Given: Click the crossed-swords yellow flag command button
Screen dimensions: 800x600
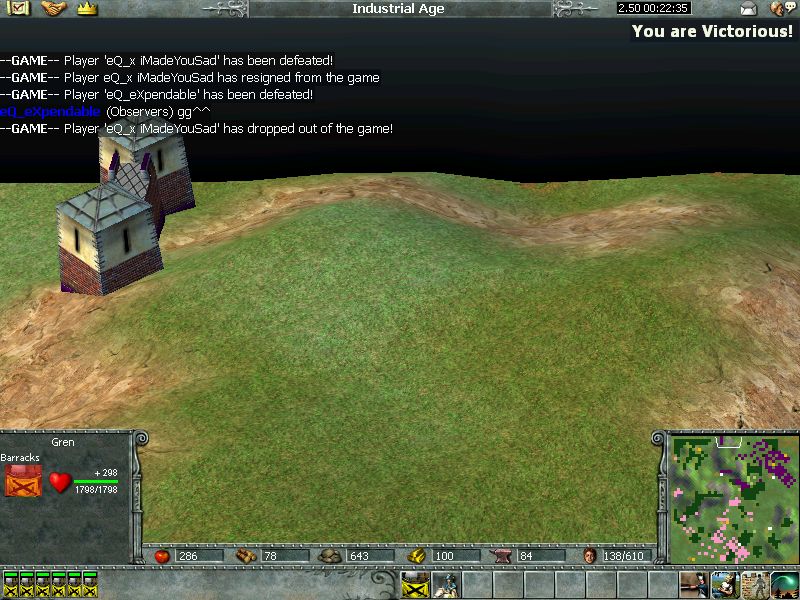Looking at the screenshot, I should click(x=415, y=584).
